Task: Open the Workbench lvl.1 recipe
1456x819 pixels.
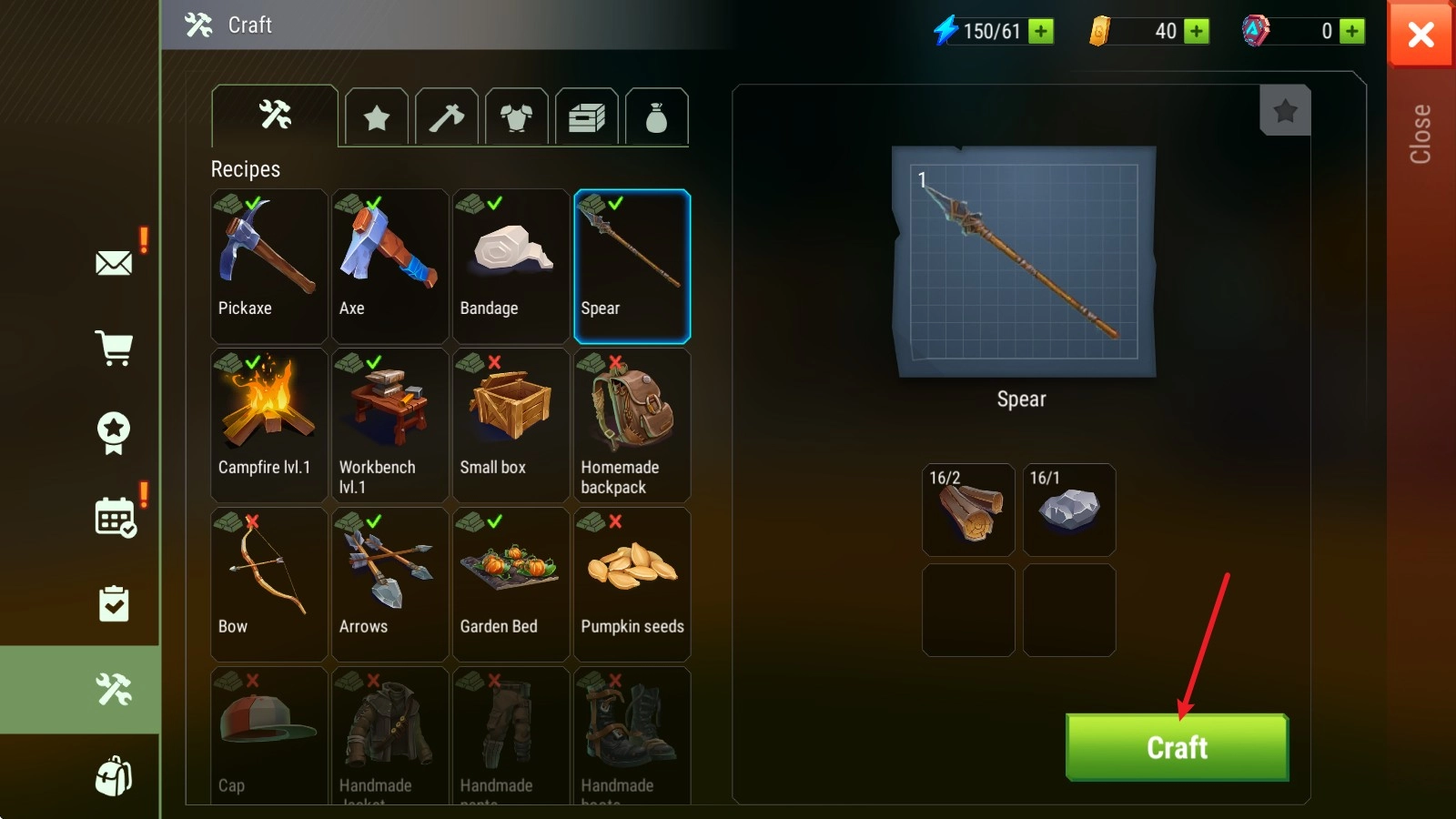Action: coord(389,425)
